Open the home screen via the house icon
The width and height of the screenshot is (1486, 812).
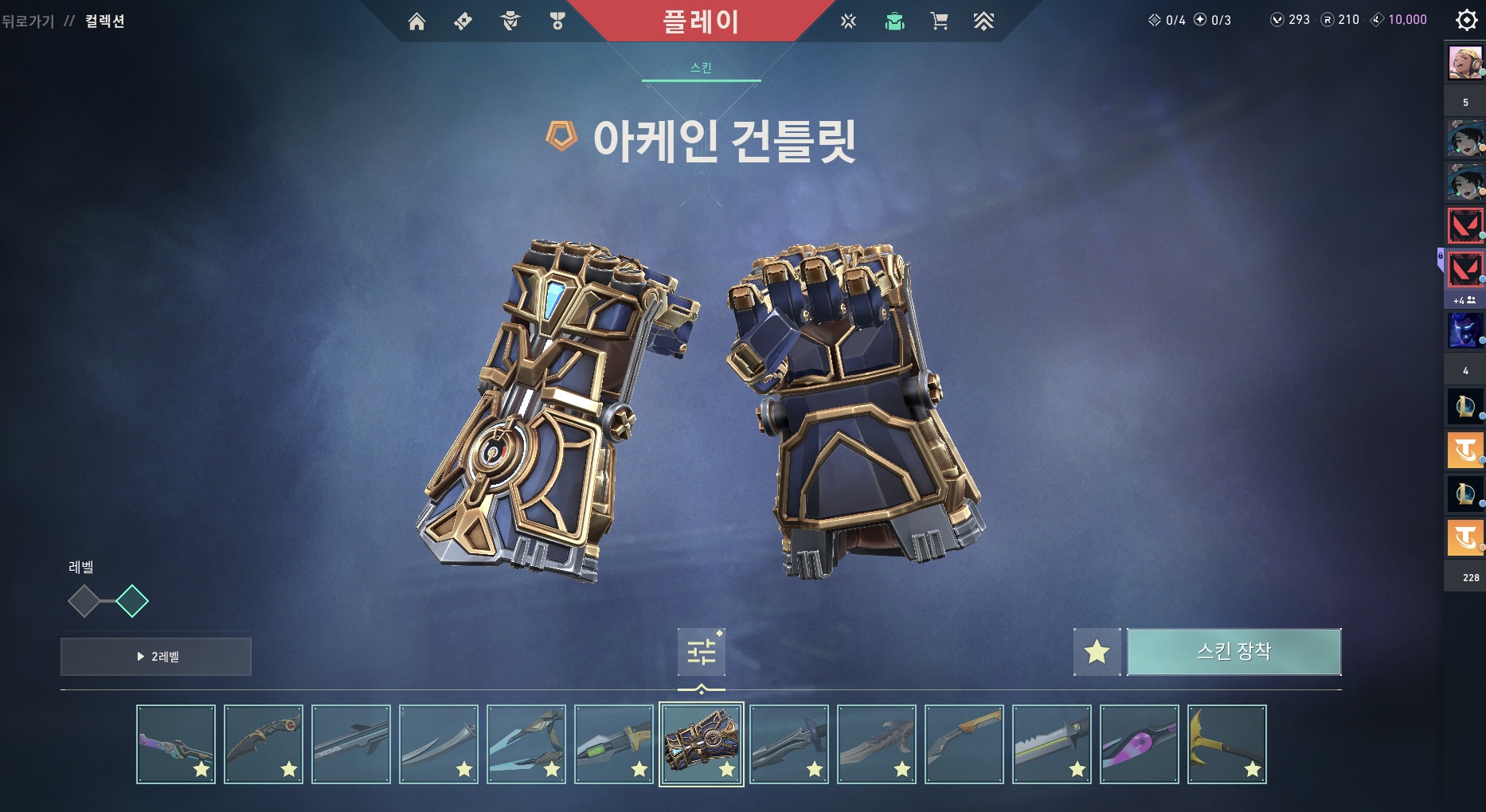416,21
